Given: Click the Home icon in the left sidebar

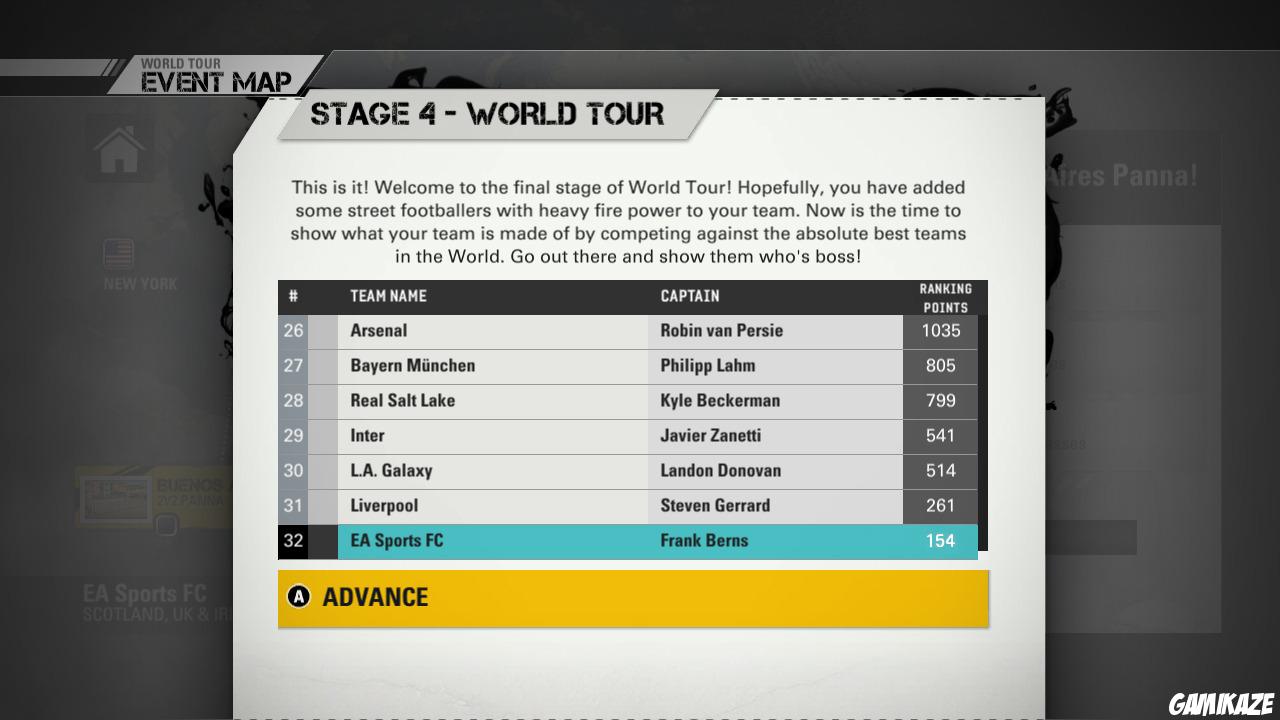Looking at the screenshot, I should pos(119,148).
